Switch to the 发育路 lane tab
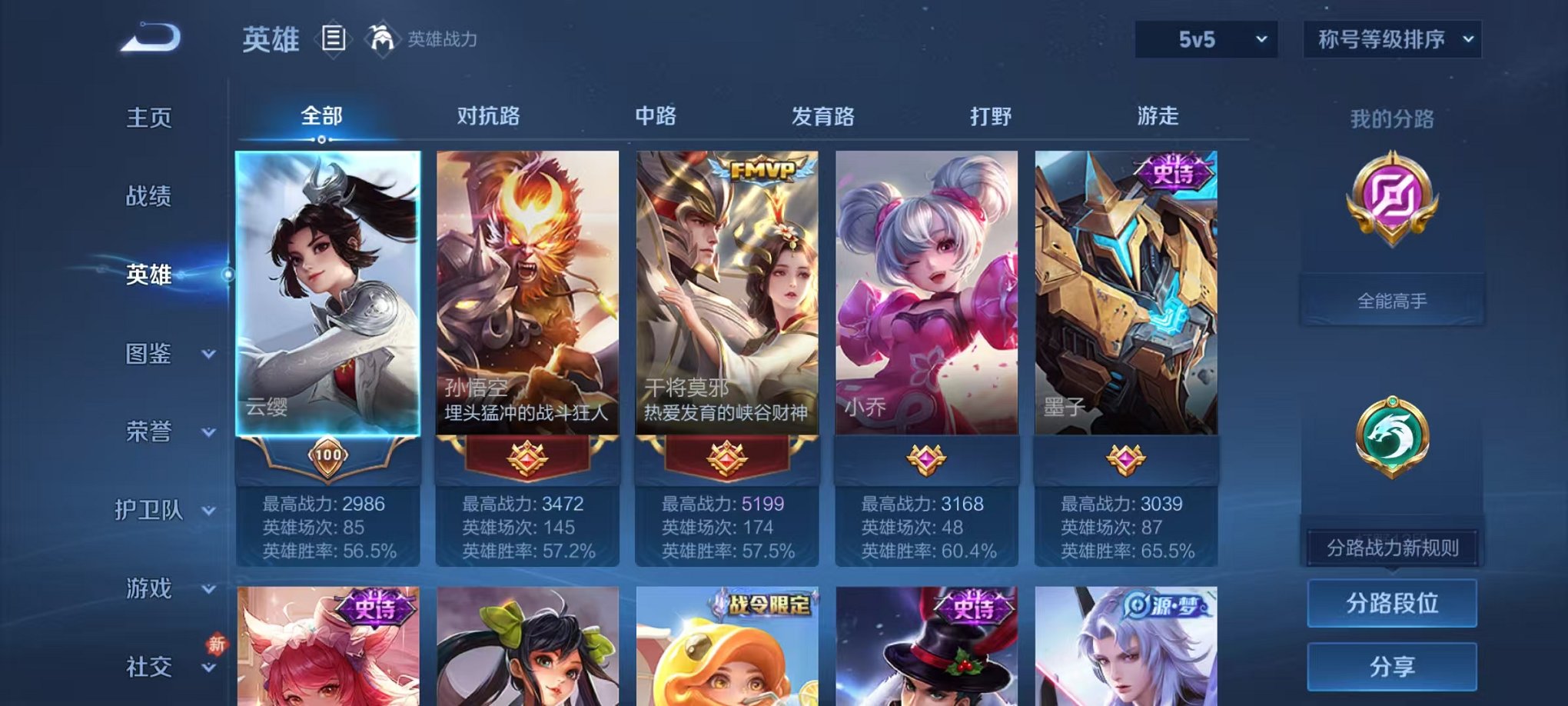Screen dimensions: 1568x706 point(821,117)
